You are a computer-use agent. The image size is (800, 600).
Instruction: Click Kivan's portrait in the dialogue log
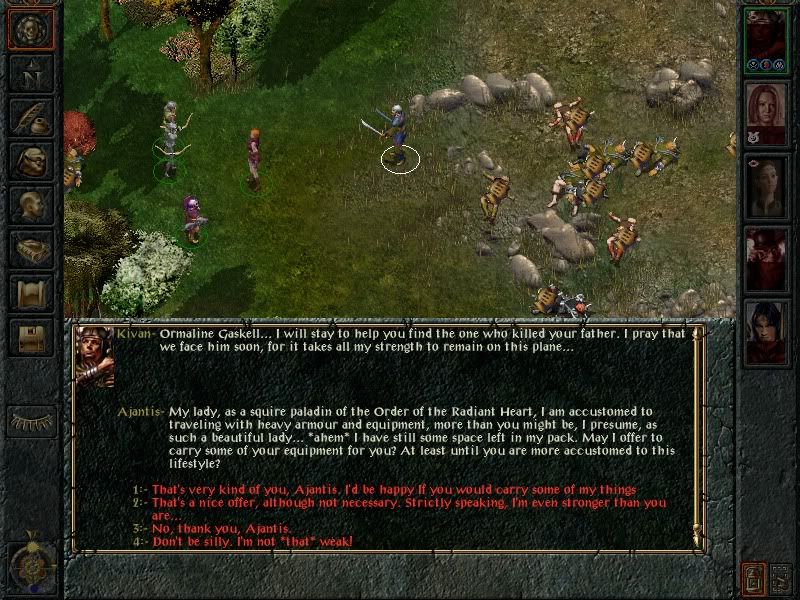(x=94, y=357)
